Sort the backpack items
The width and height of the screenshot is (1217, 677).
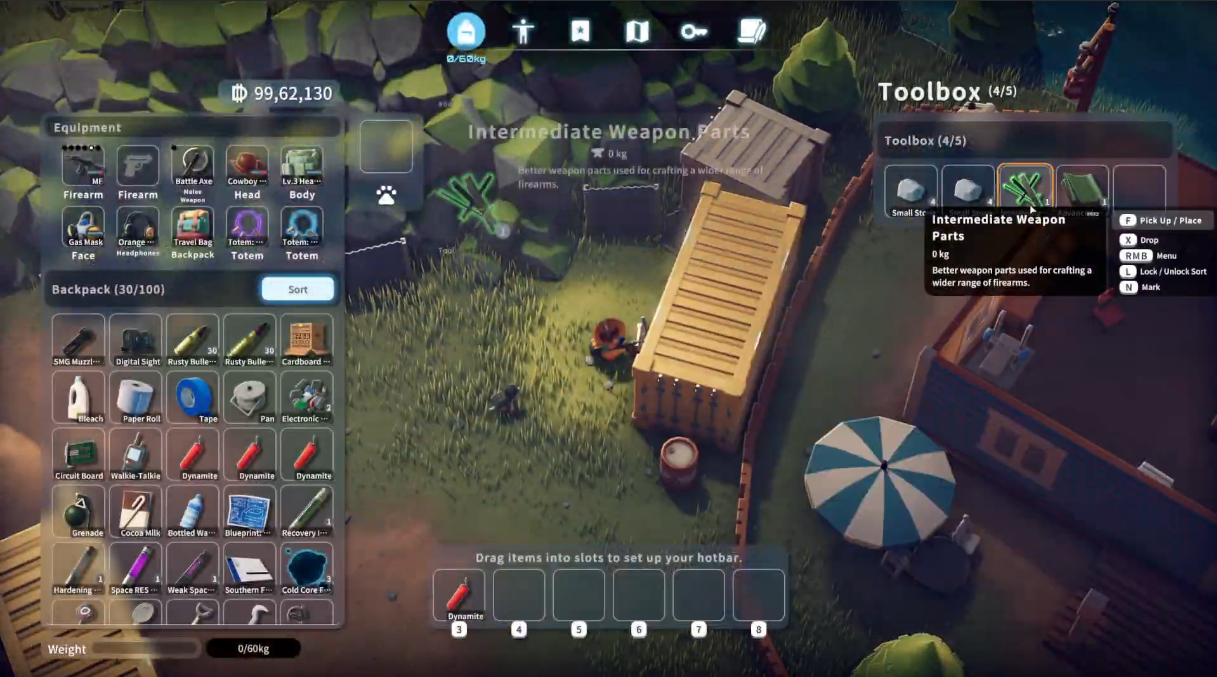coord(297,289)
